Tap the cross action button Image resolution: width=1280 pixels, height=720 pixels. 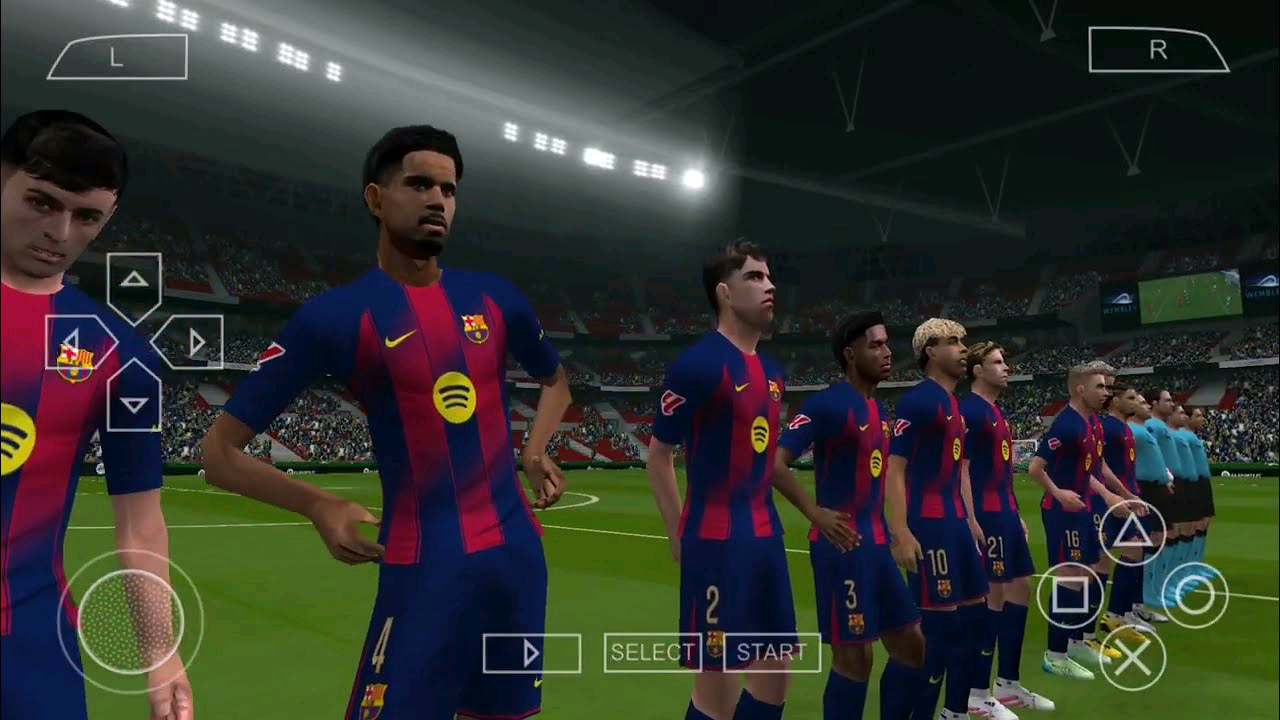click(x=1132, y=657)
